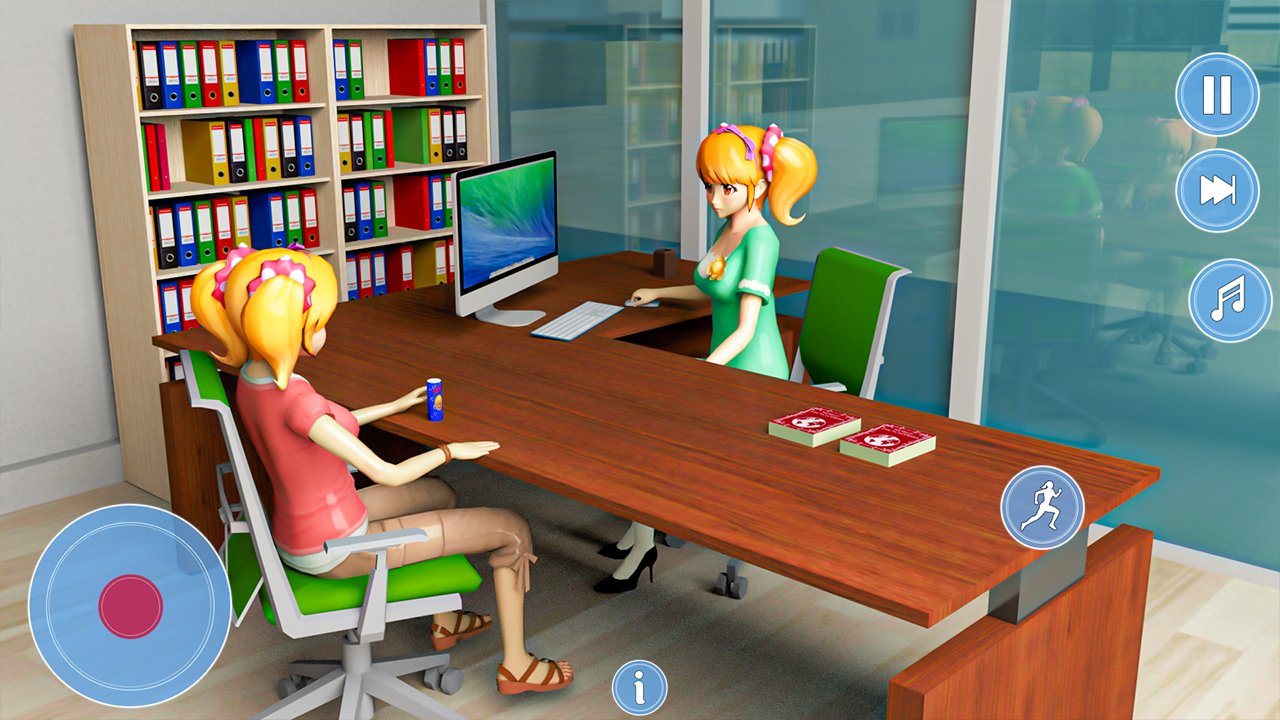Tap the girl in the green dress

point(740,250)
